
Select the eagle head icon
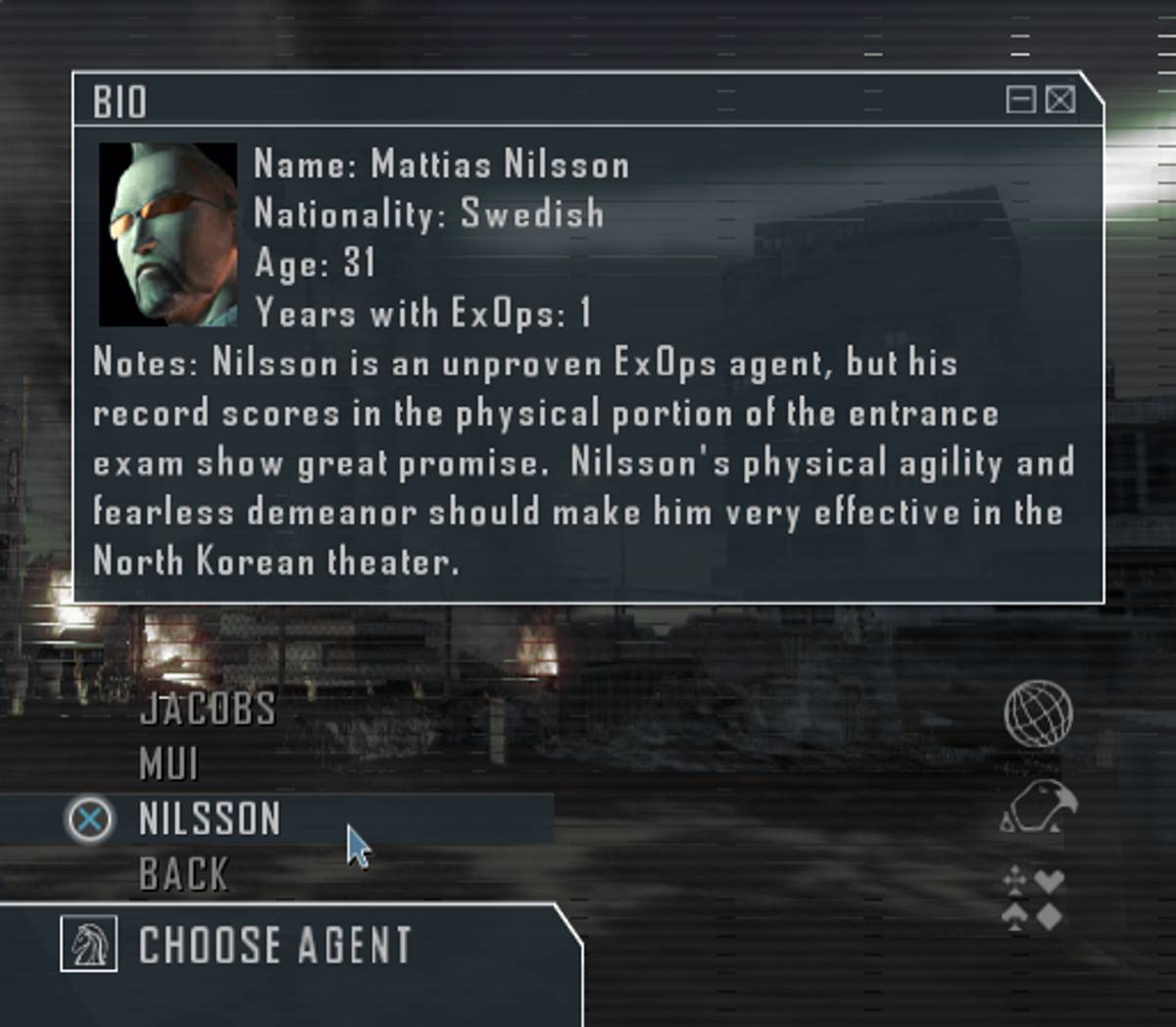[1039, 807]
